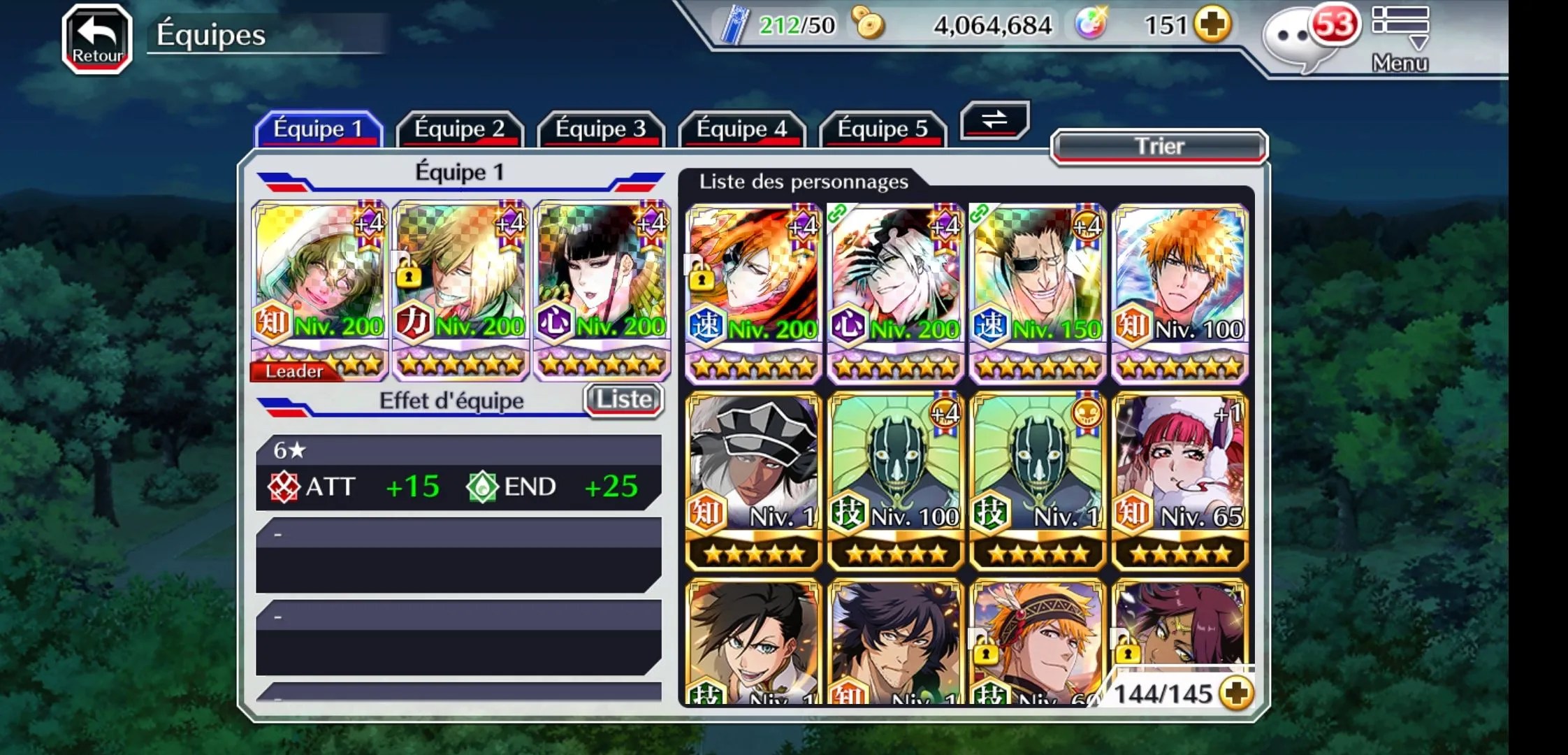Screen dimensions: 1568x755
Task: Pick the orange-haired Ichigo Niv. 100 character
Action: [1179, 292]
